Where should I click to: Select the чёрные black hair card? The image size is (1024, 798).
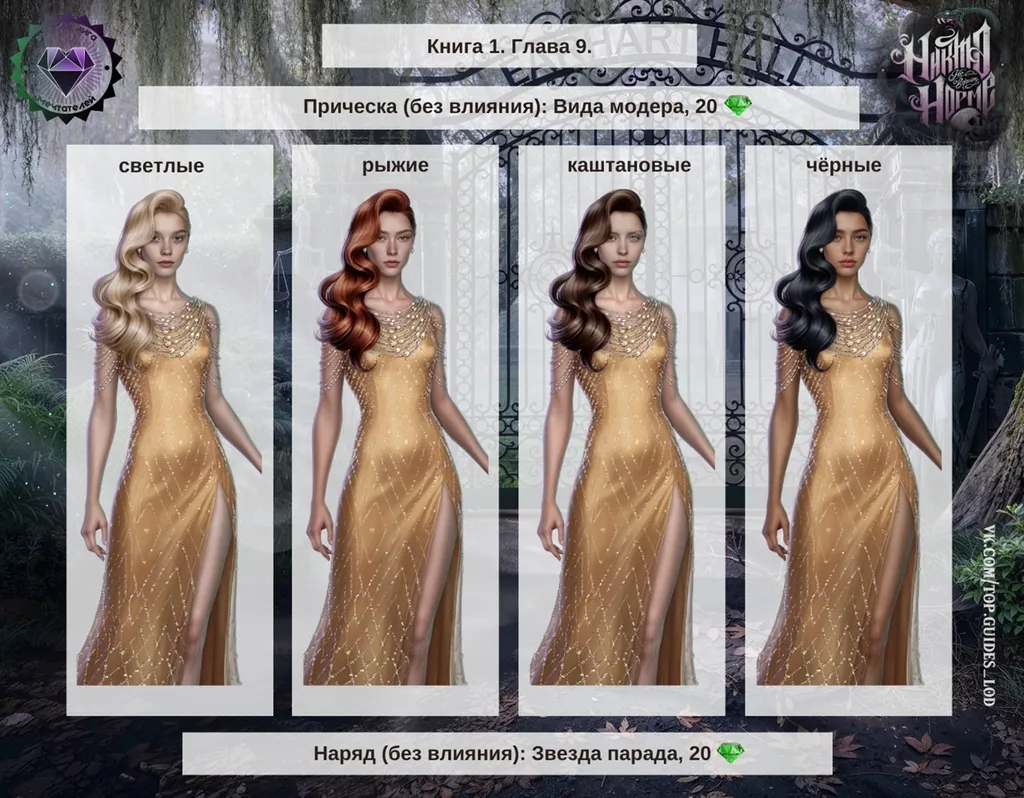click(847, 430)
